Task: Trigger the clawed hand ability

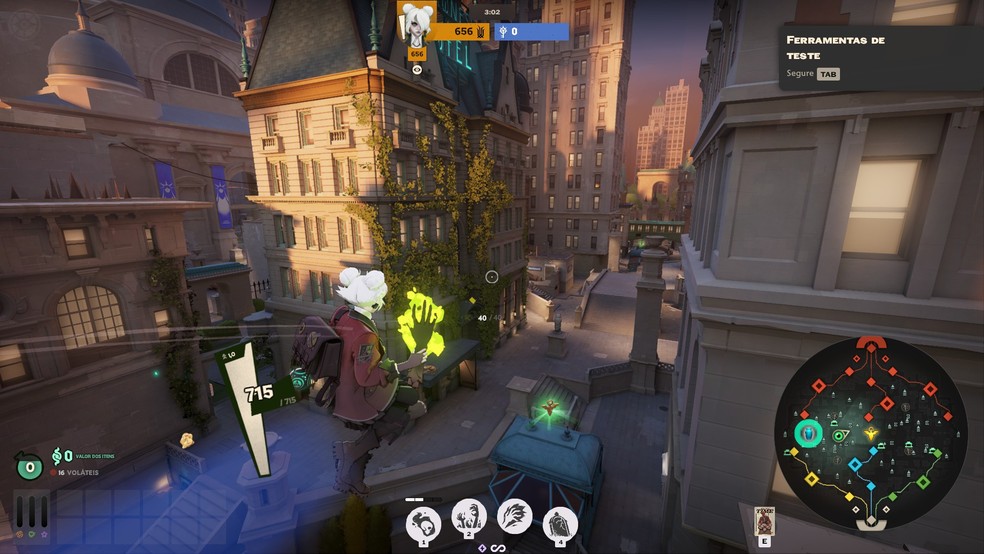Action: [x=514, y=518]
